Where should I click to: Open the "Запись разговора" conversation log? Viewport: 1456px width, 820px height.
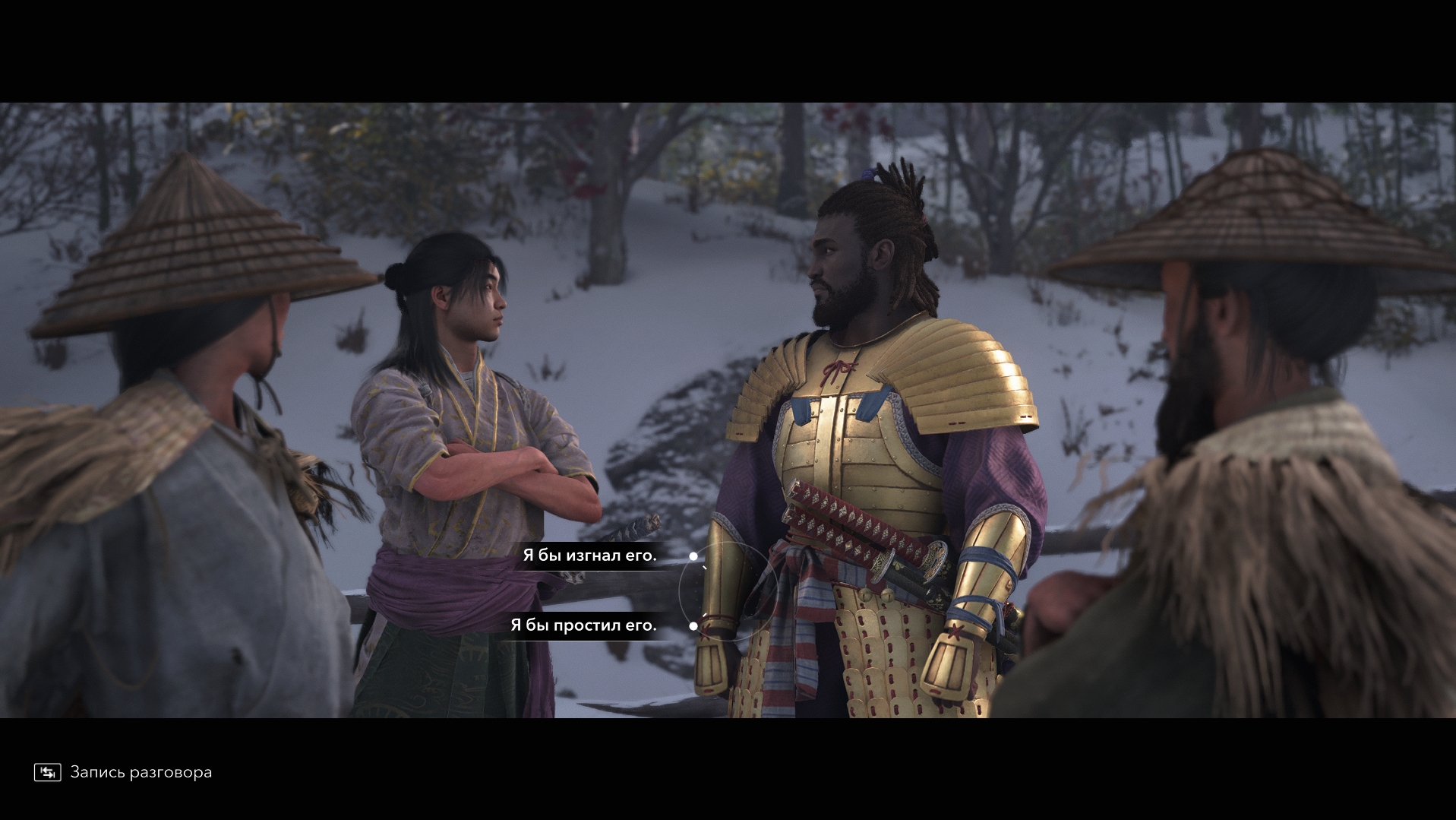pos(124,772)
